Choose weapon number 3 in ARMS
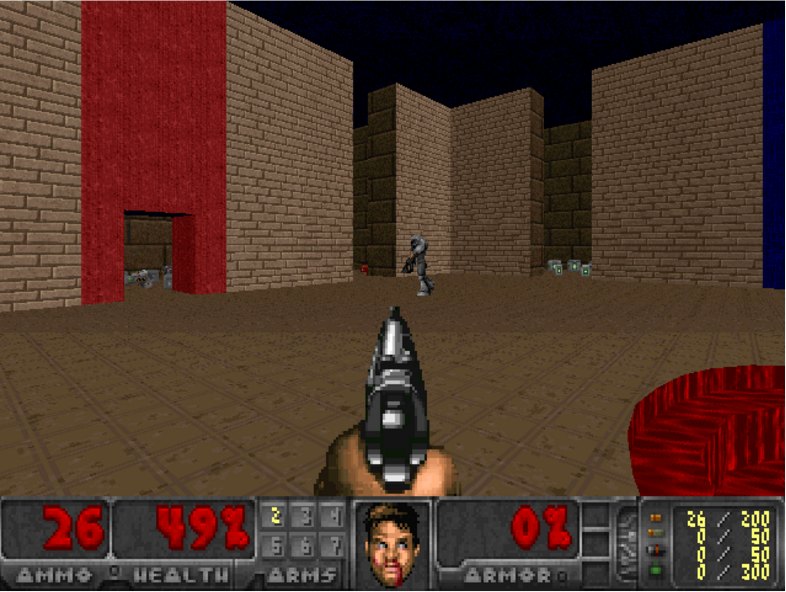 304,517
